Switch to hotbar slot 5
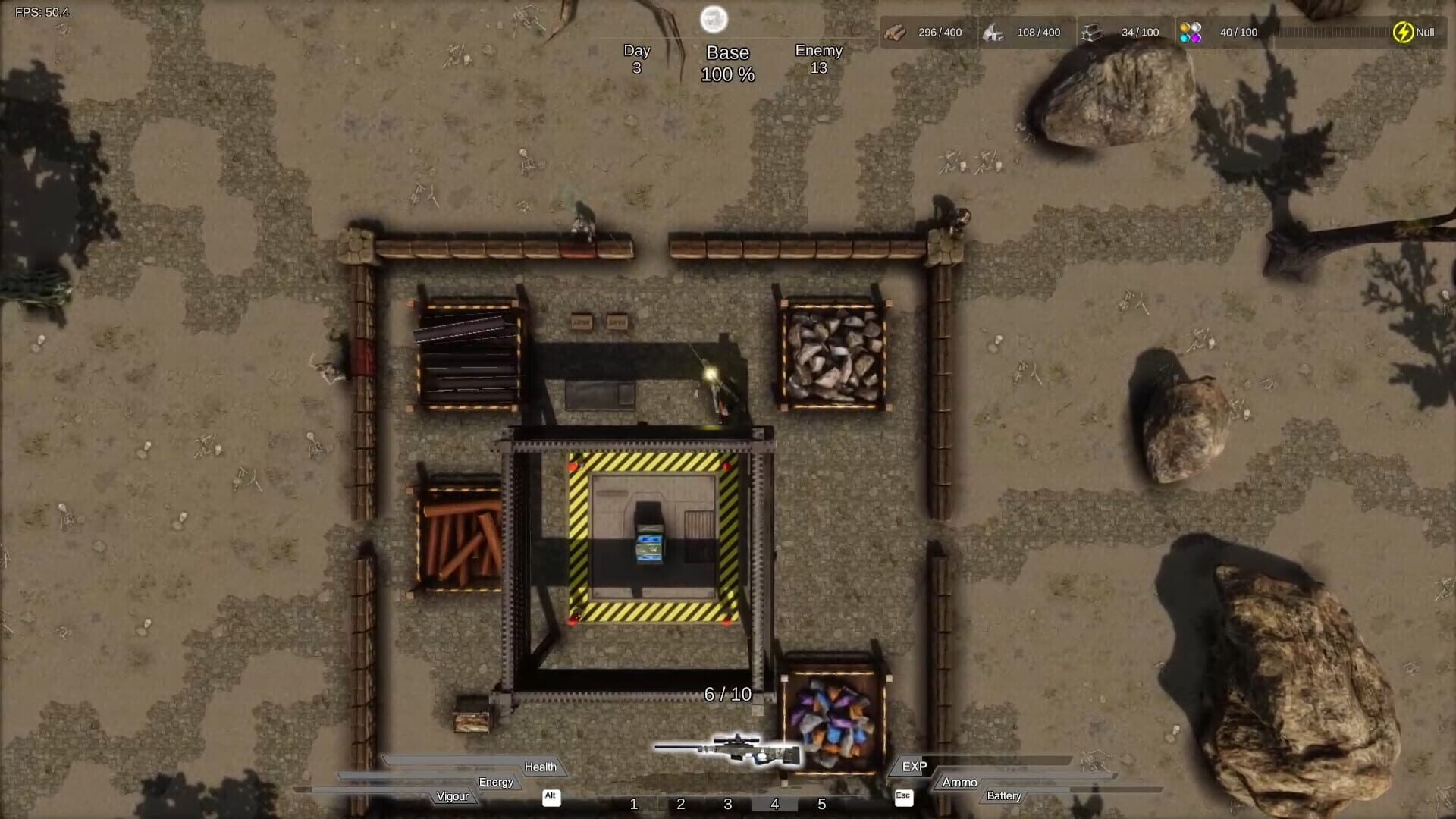Viewport: 1456px width, 819px height. (821, 805)
